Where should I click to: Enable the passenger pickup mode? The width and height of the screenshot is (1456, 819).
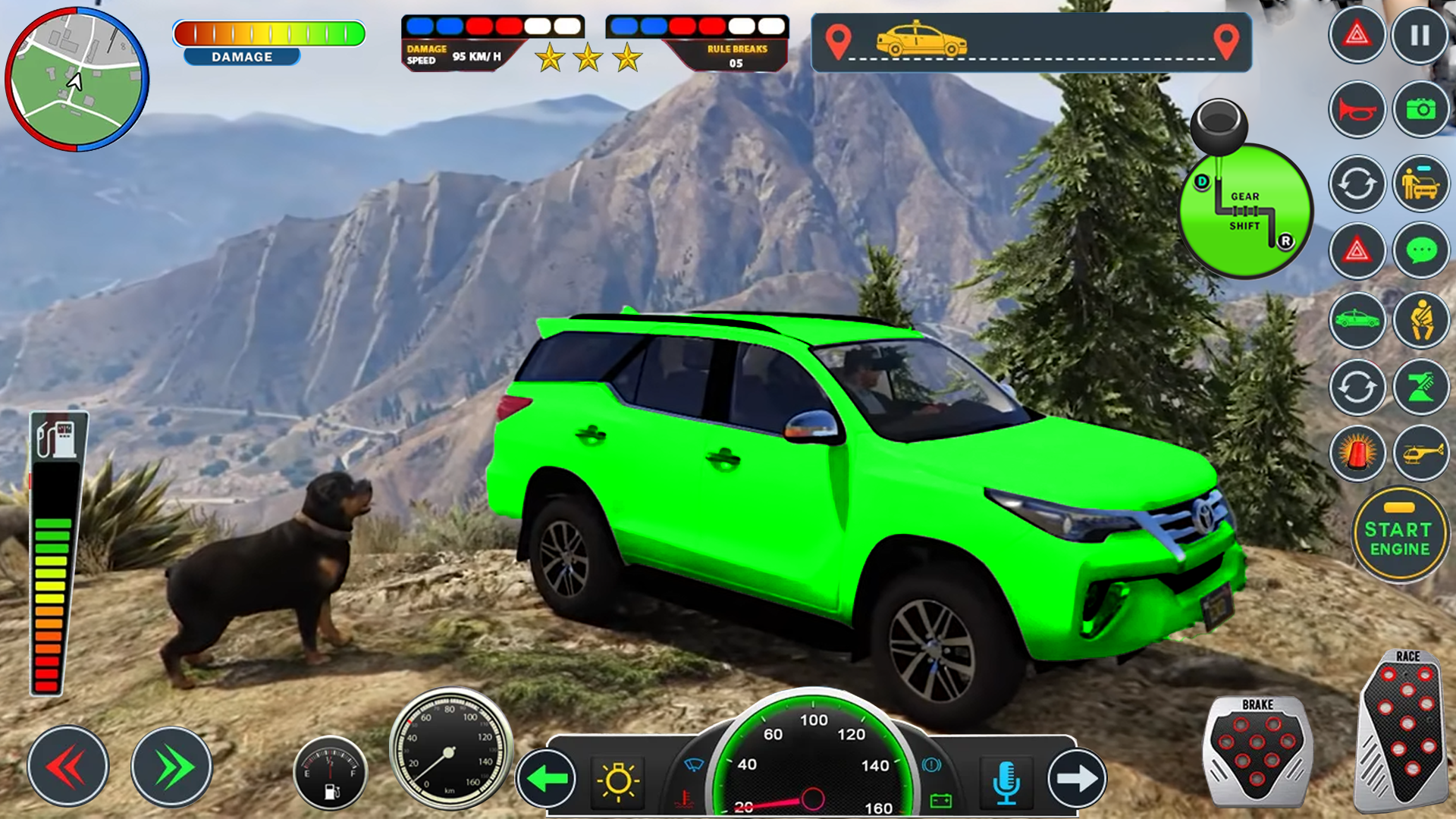click(x=1422, y=184)
